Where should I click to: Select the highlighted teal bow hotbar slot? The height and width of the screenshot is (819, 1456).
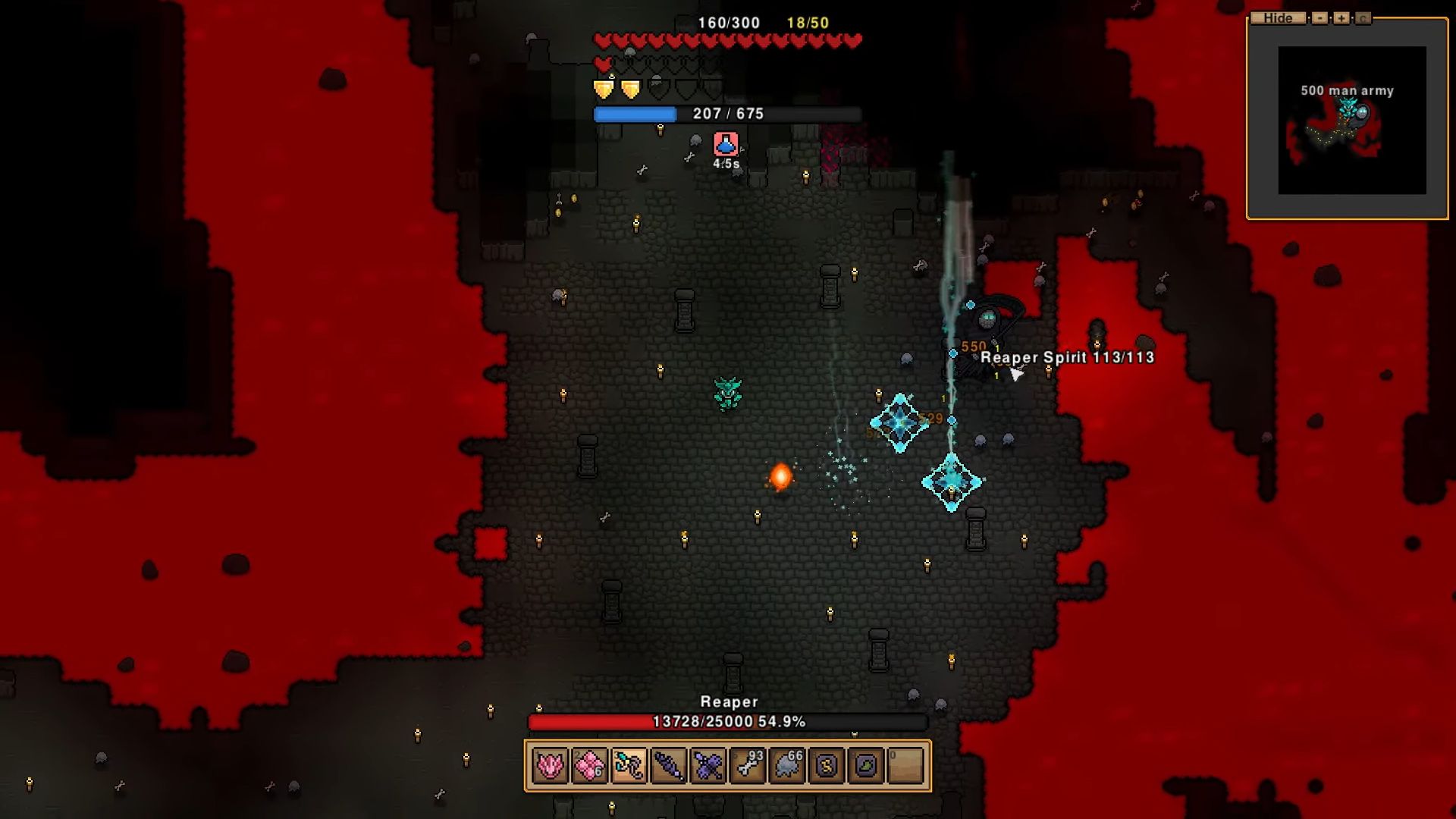pyautogui.click(x=629, y=766)
